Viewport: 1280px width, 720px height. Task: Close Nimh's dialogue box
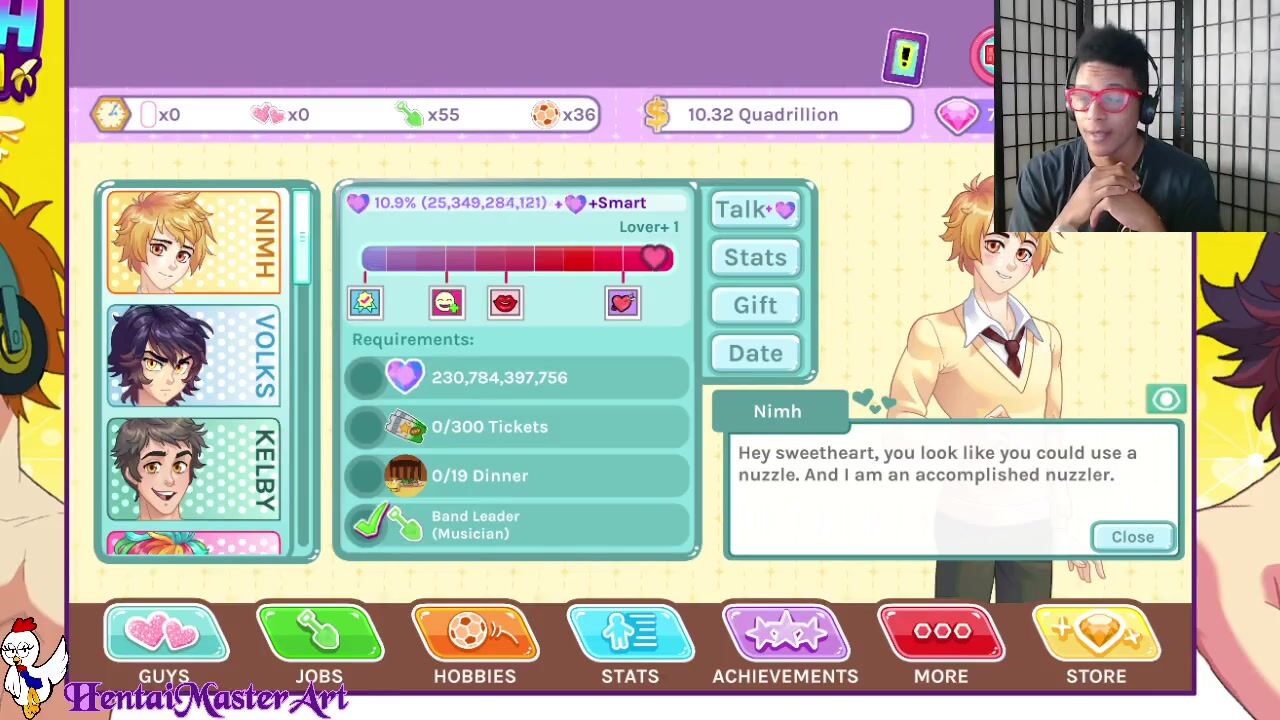tap(1132, 537)
